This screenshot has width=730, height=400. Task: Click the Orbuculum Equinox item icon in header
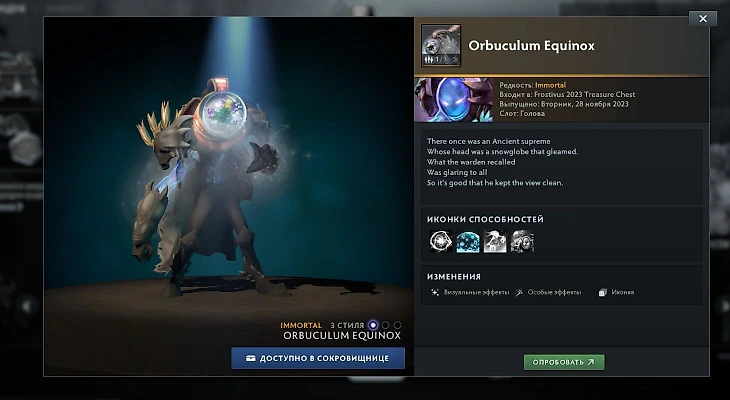pyautogui.click(x=439, y=46)
